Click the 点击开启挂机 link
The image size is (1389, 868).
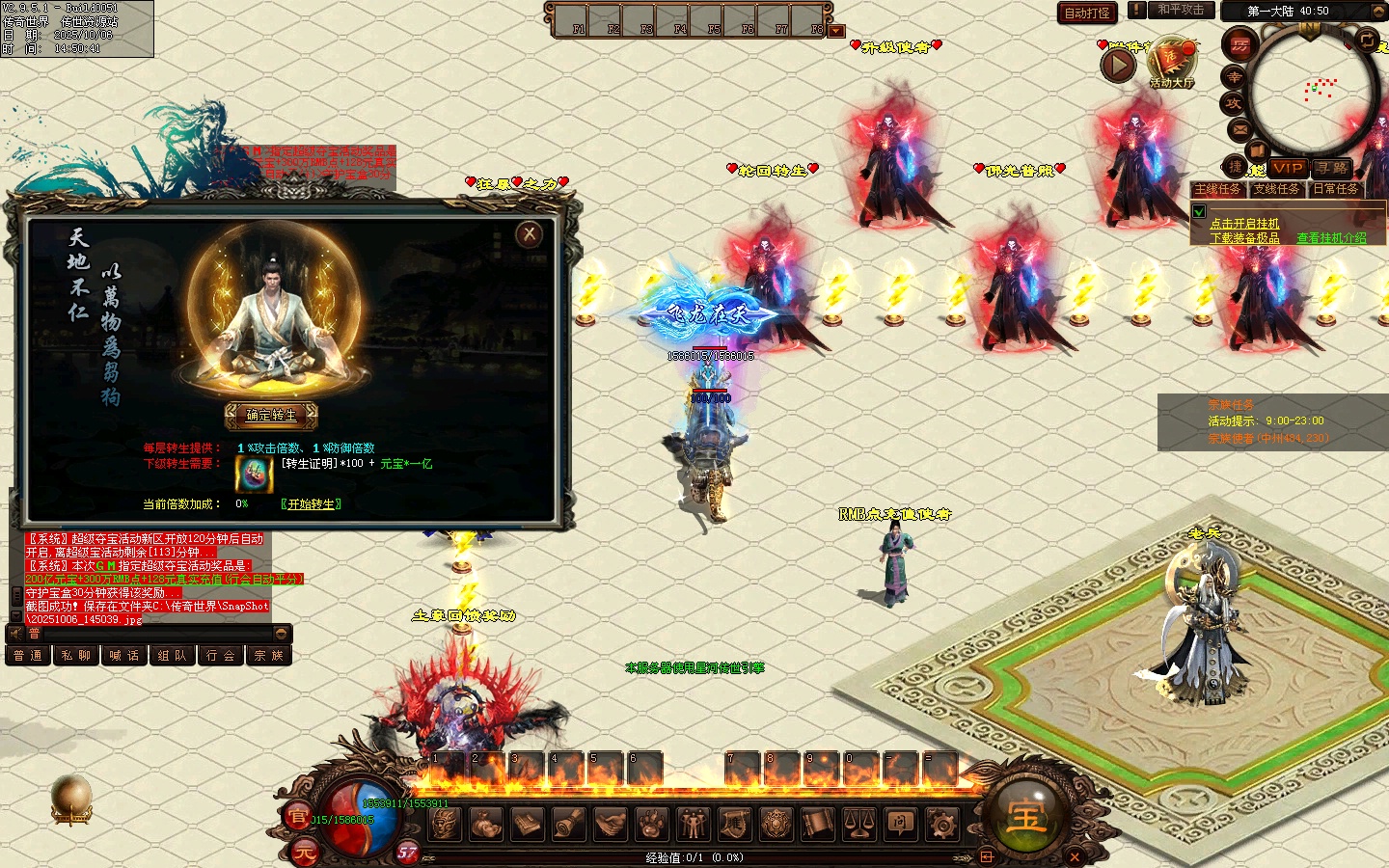(x=1244, y=224)
